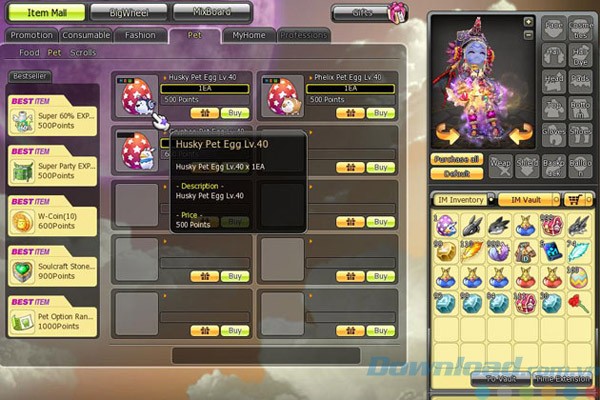This screenshot has height=400, width=600.
Task: Switch to the MyHome tab
Action: 248,35
